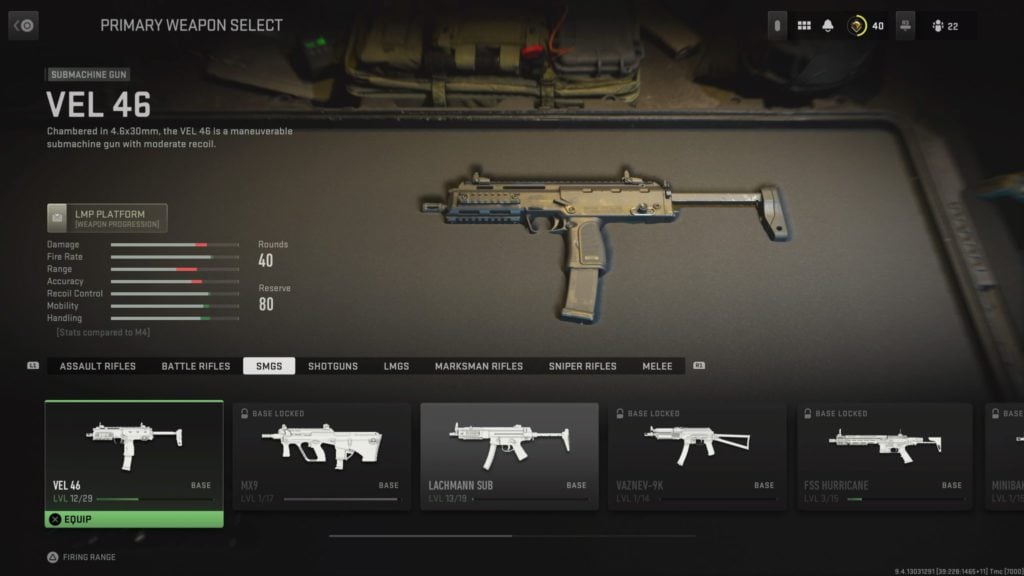This screenshot has width=1024, height=576.
Task: Switch to the Battle Rifles tab
Action: pos(196,366)
